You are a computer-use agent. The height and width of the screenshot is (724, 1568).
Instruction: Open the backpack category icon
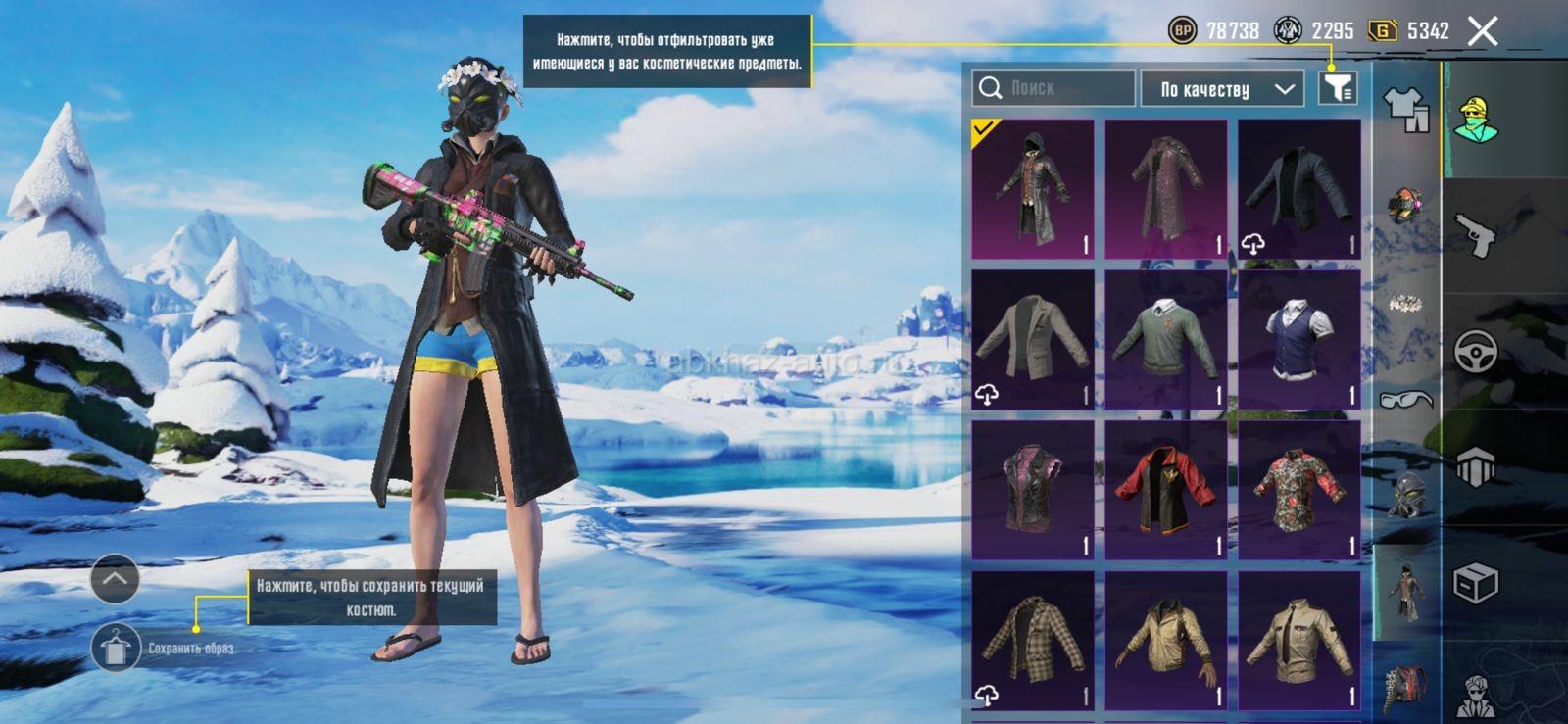(x=1406, y=688)
